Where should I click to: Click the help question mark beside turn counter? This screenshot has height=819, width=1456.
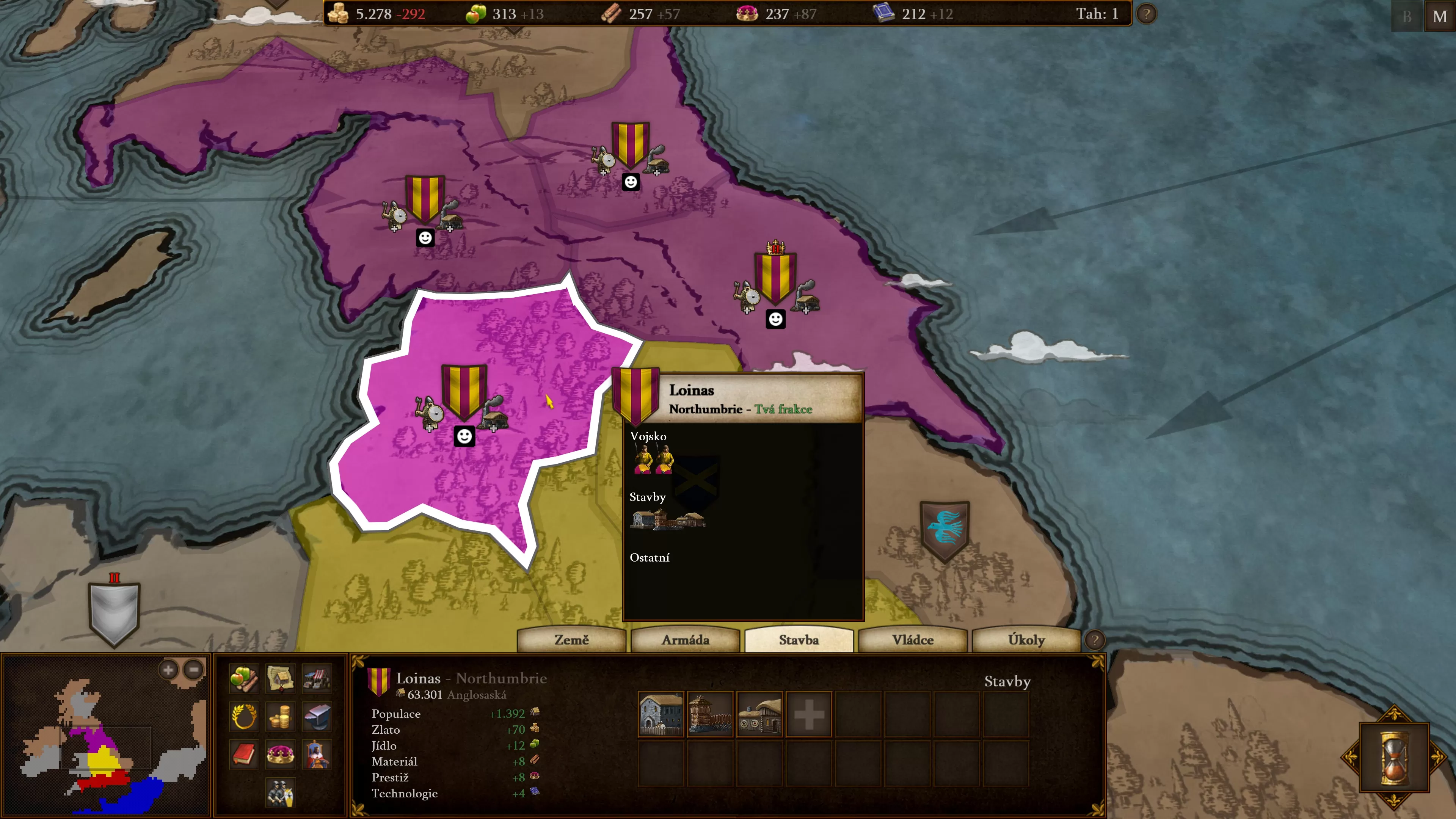click(x=1146, y=14)
